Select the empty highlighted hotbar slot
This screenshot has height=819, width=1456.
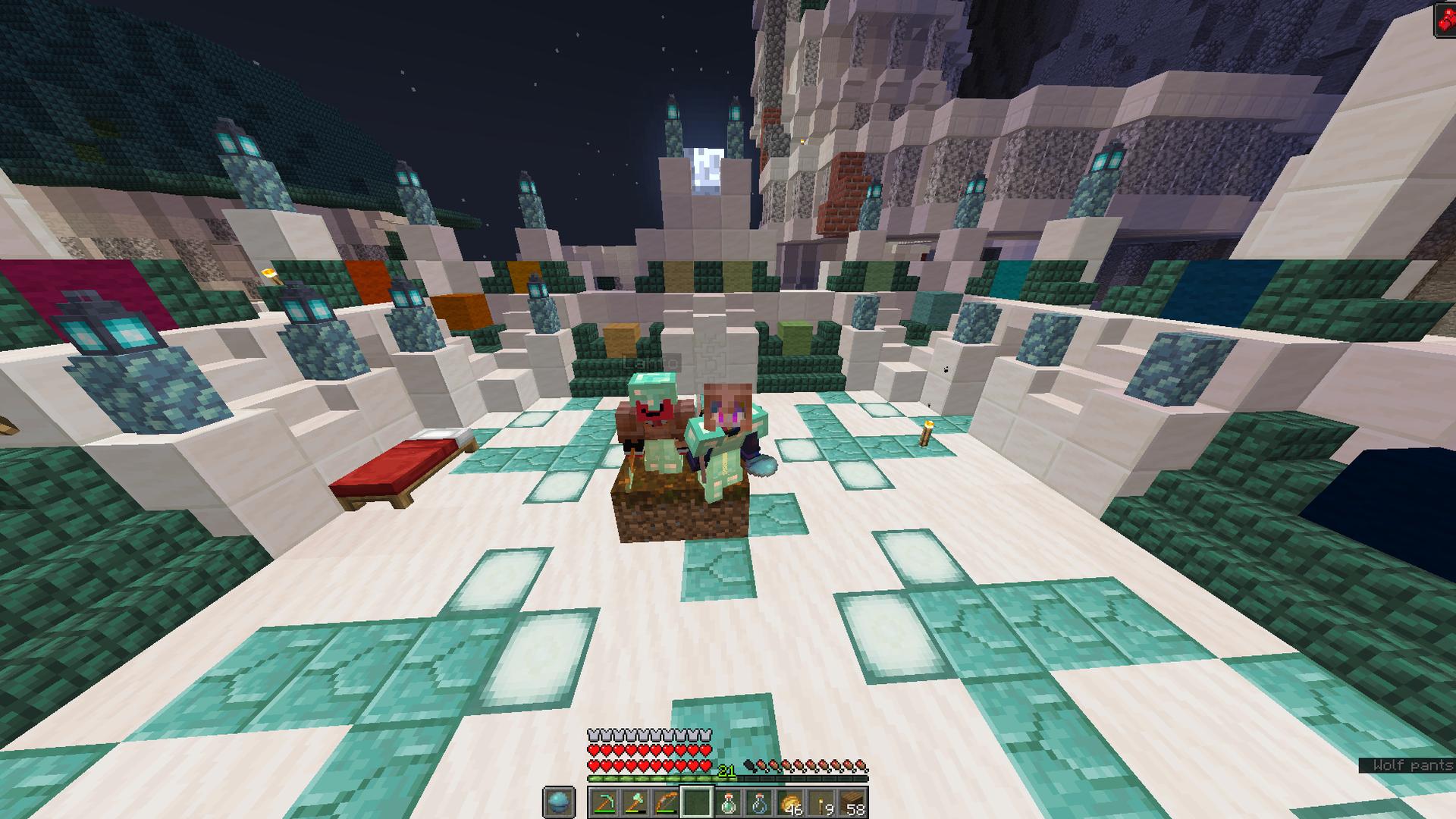(x=697, y=802)
